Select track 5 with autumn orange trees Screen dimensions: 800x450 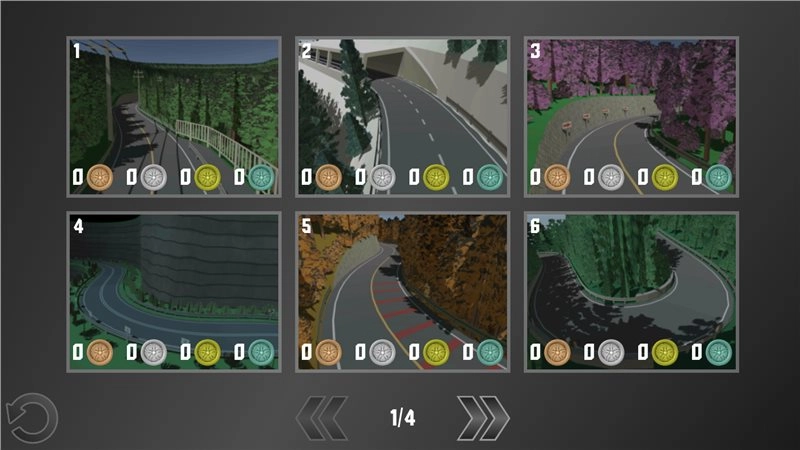[x=402, y=290]
